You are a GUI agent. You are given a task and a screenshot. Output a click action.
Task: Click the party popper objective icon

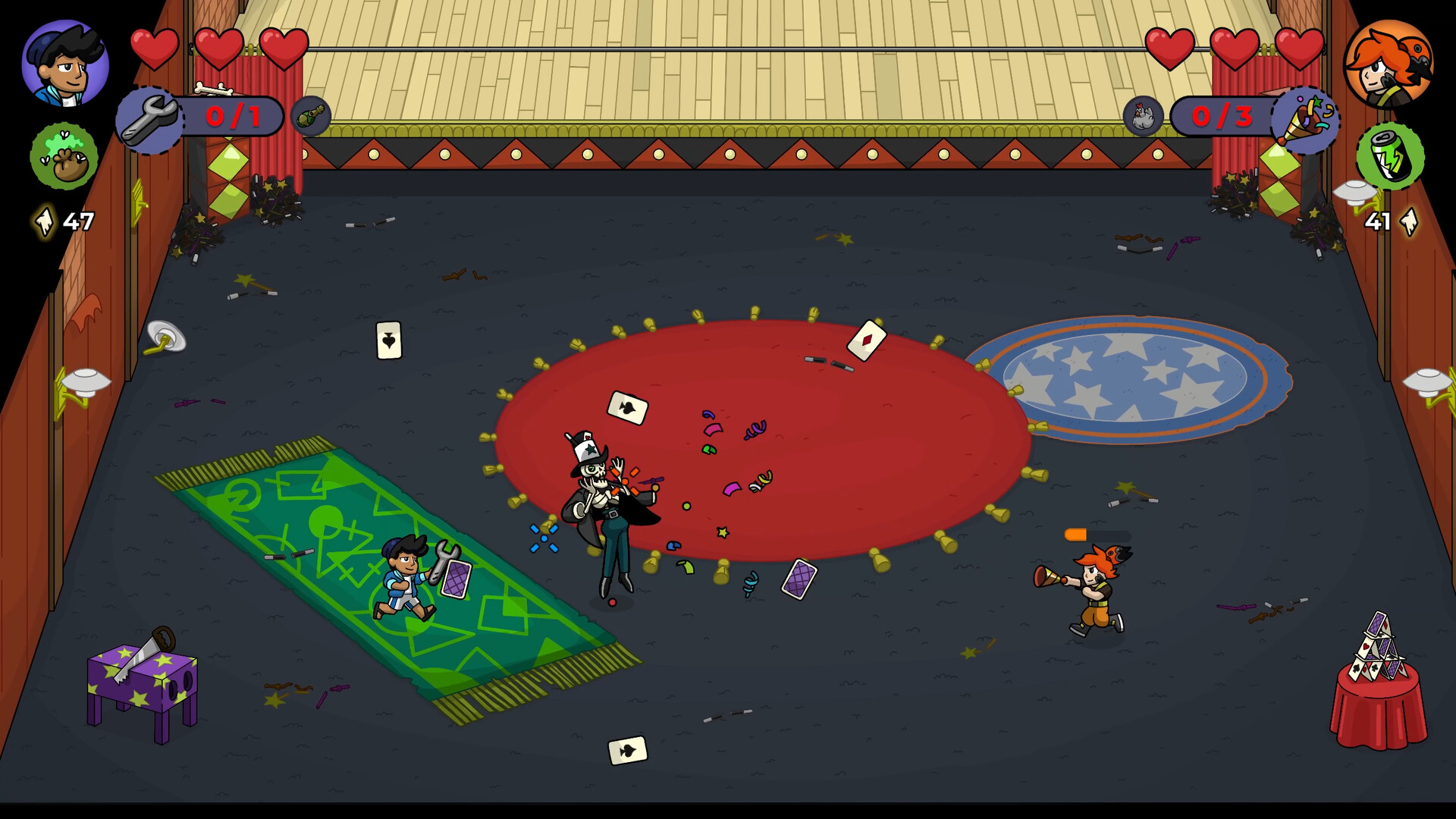click(1308, 118)
